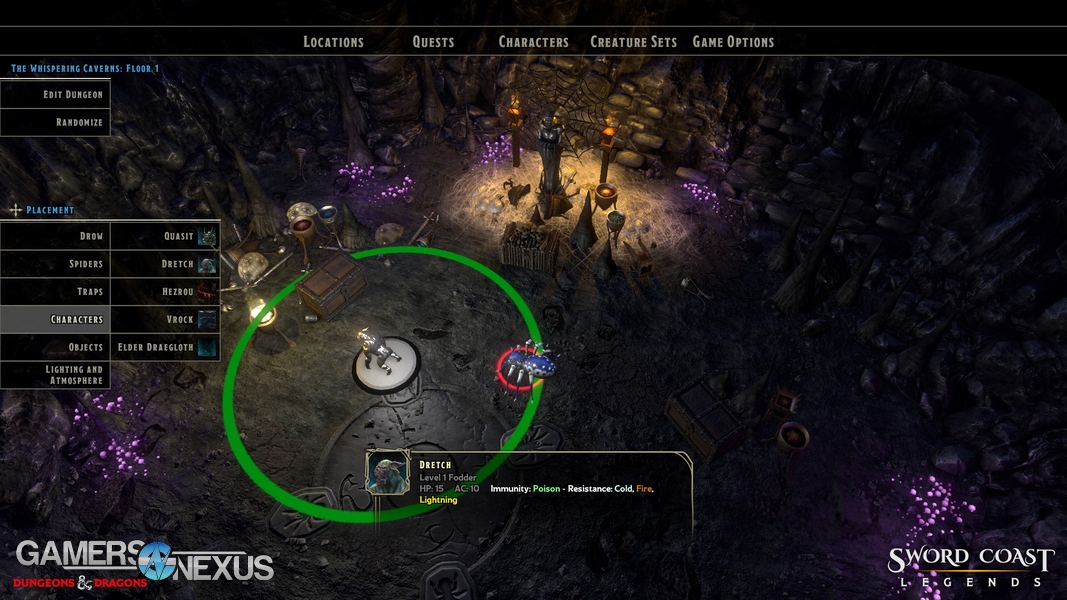This screenshot has width=1067, height=600.
Task: Choose the Spiders placement category
Action: click(x=55, y=264)
